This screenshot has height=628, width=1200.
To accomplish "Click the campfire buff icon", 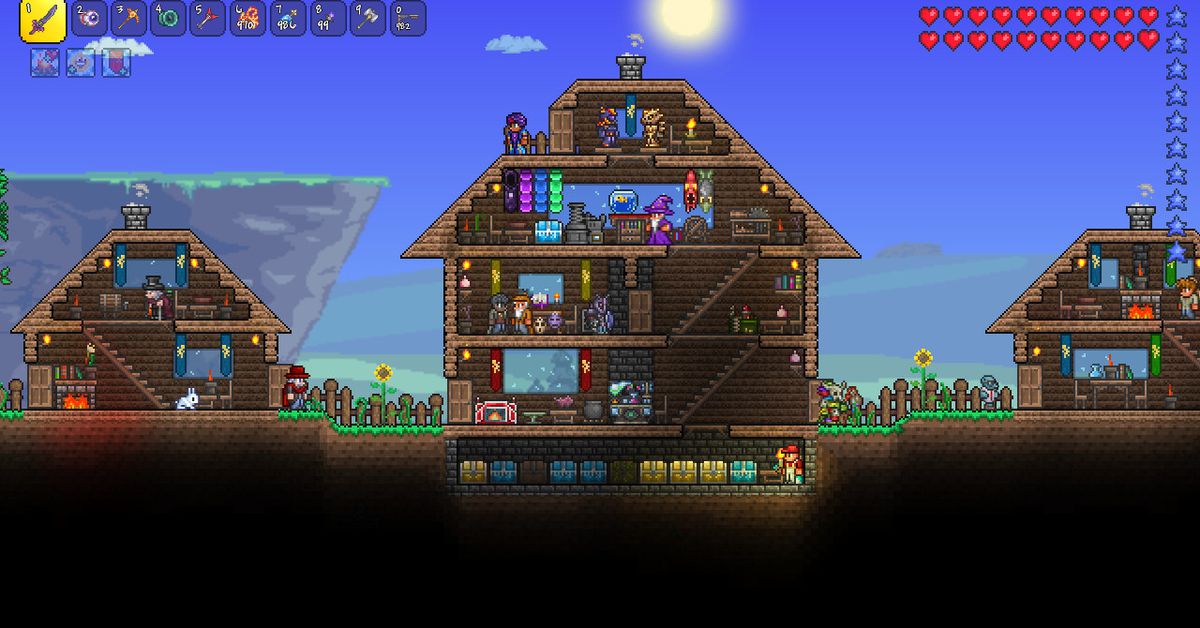I will click(44, 62).
